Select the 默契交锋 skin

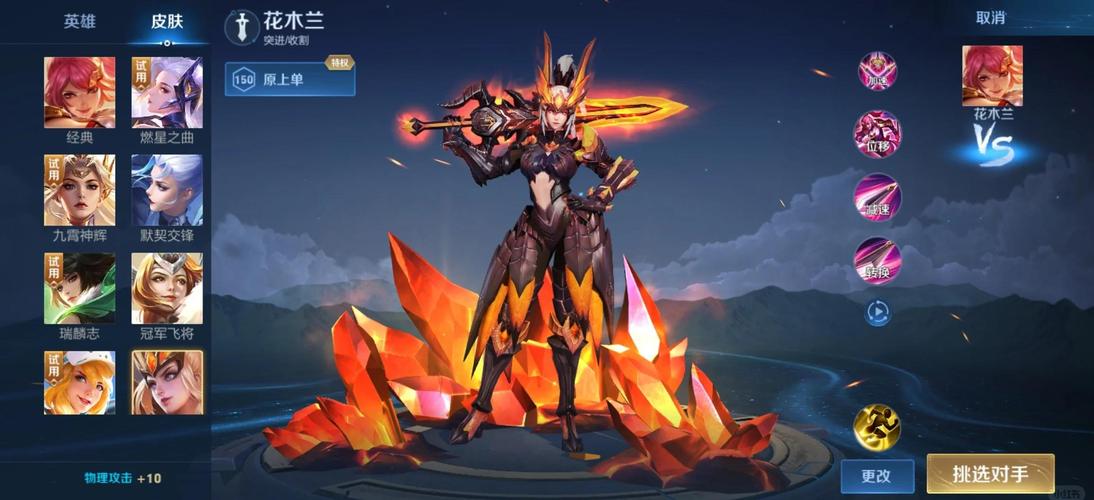(x=167, y=190)
